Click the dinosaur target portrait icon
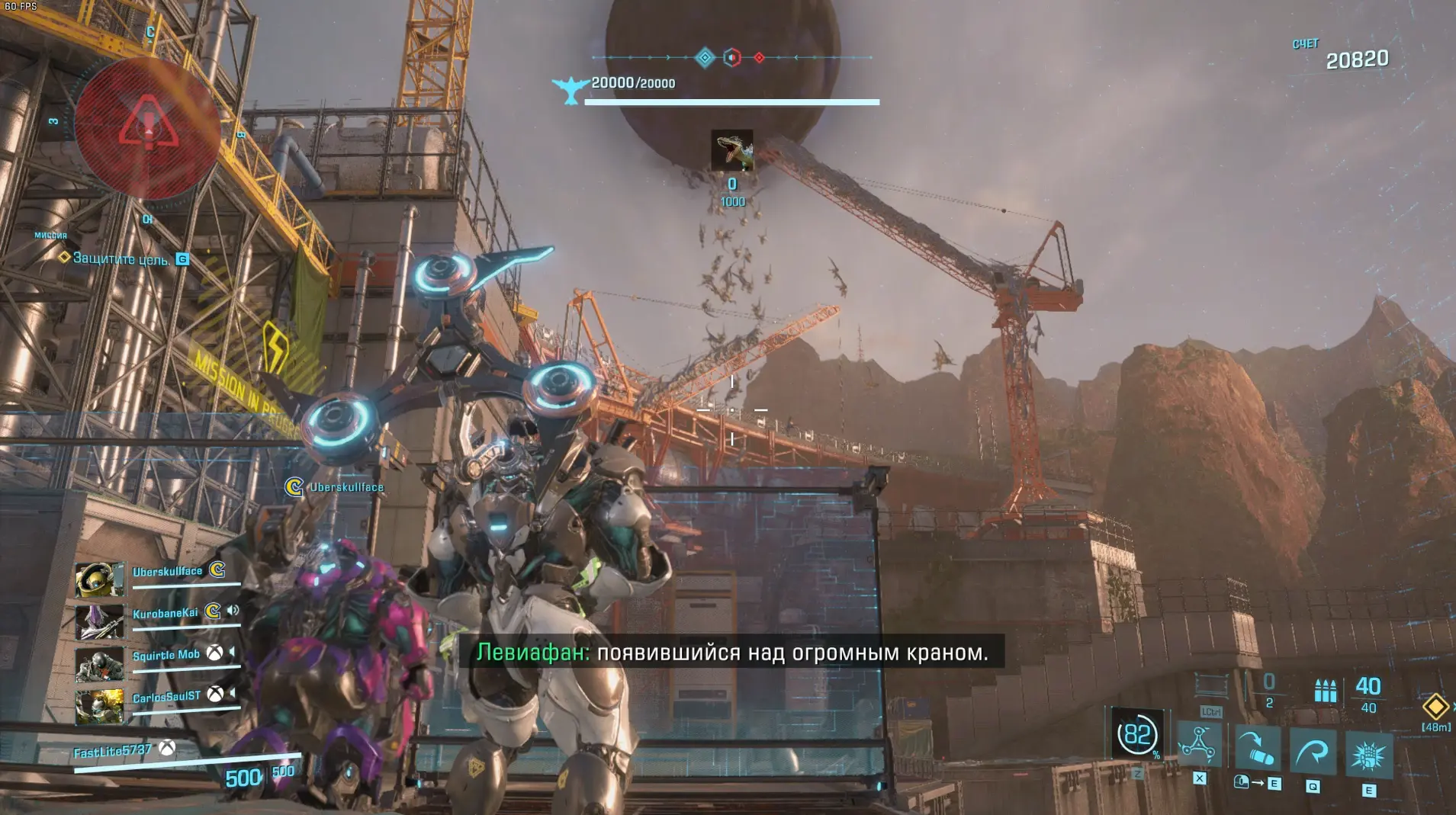The image size is (1456, 815). coord(732,150)
